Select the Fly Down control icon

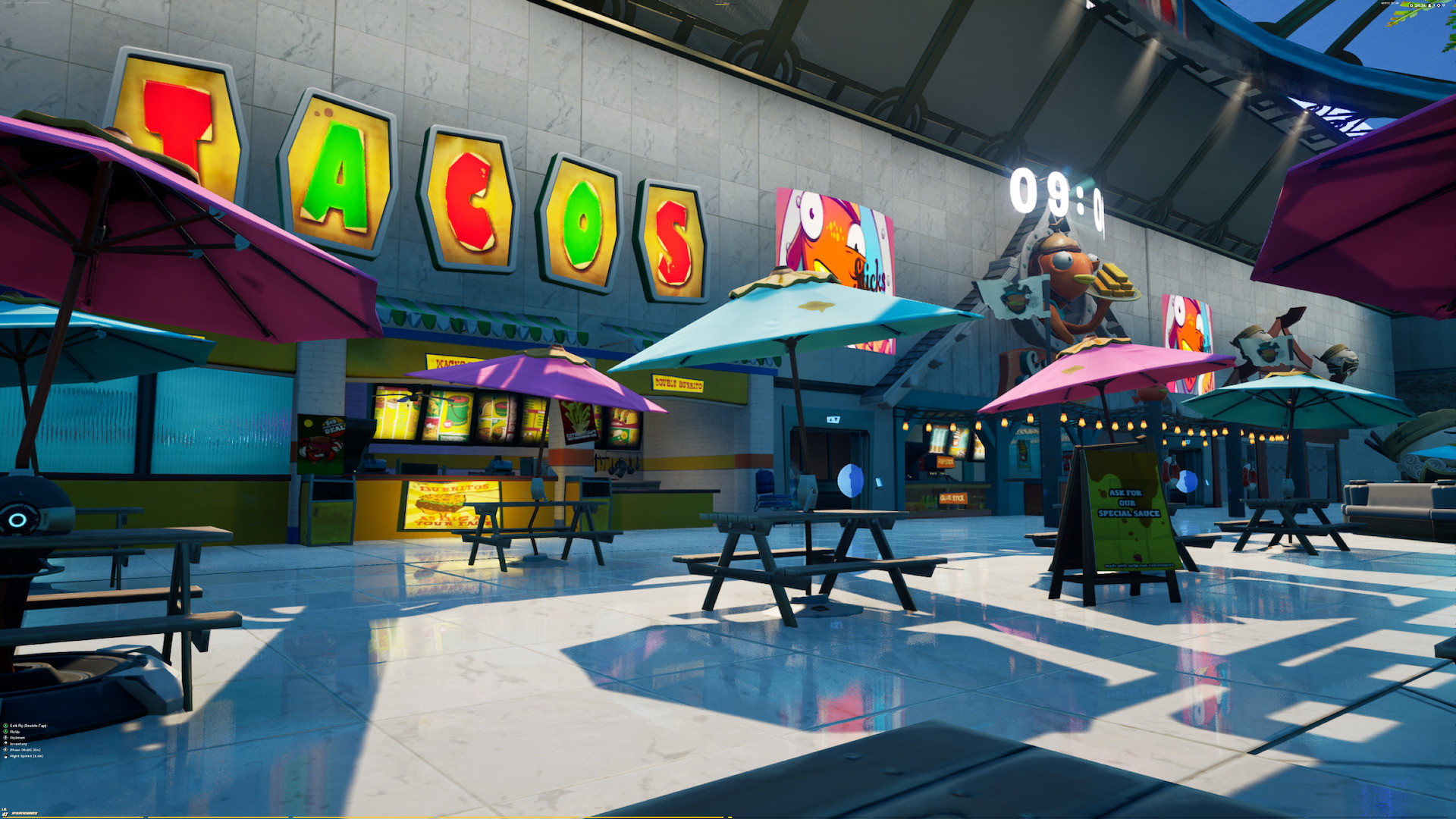(x=5, y=737)
